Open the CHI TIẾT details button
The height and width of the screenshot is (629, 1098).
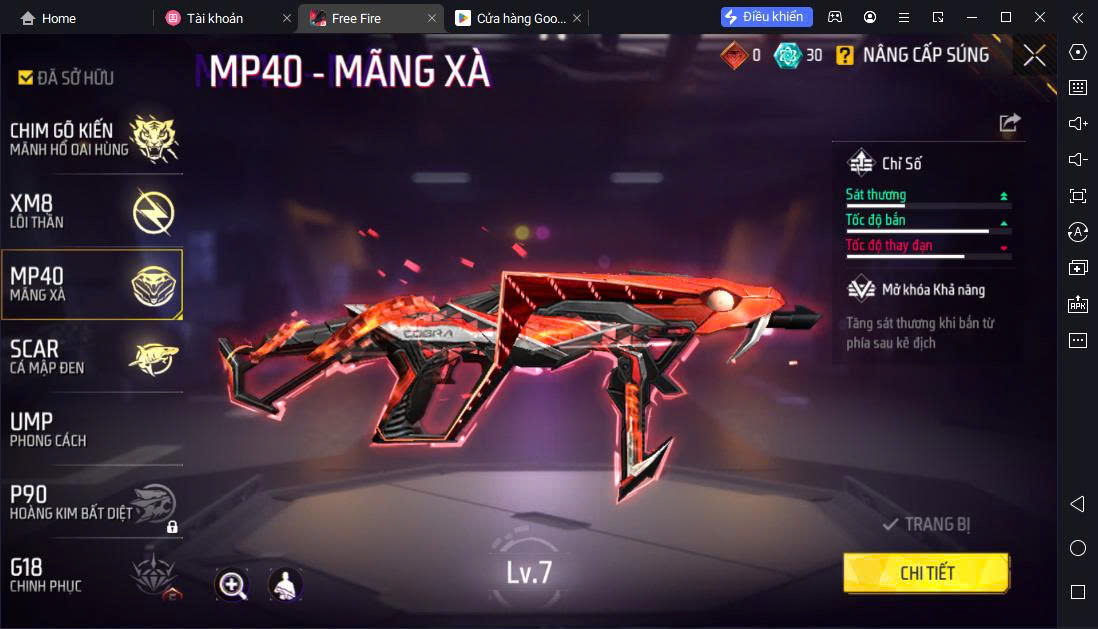click(926, 573)
